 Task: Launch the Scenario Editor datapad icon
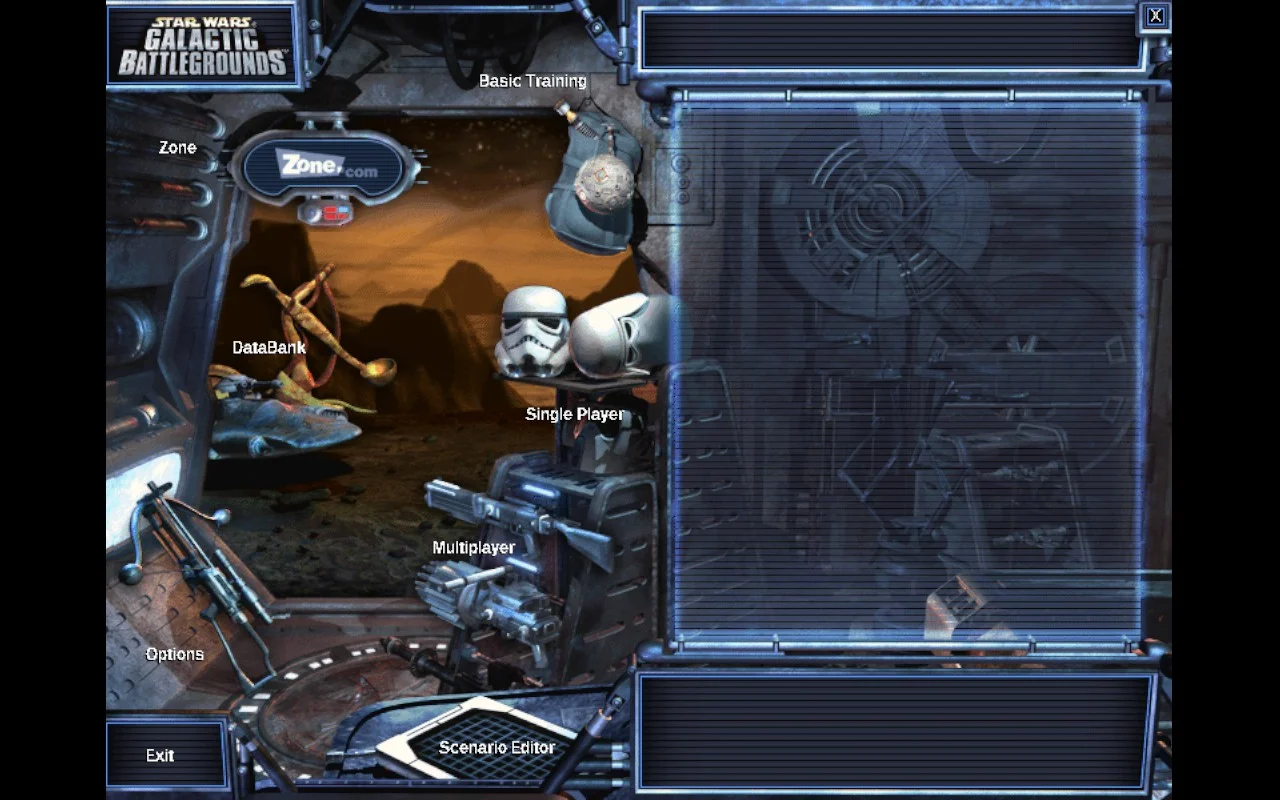pos(470,740)
